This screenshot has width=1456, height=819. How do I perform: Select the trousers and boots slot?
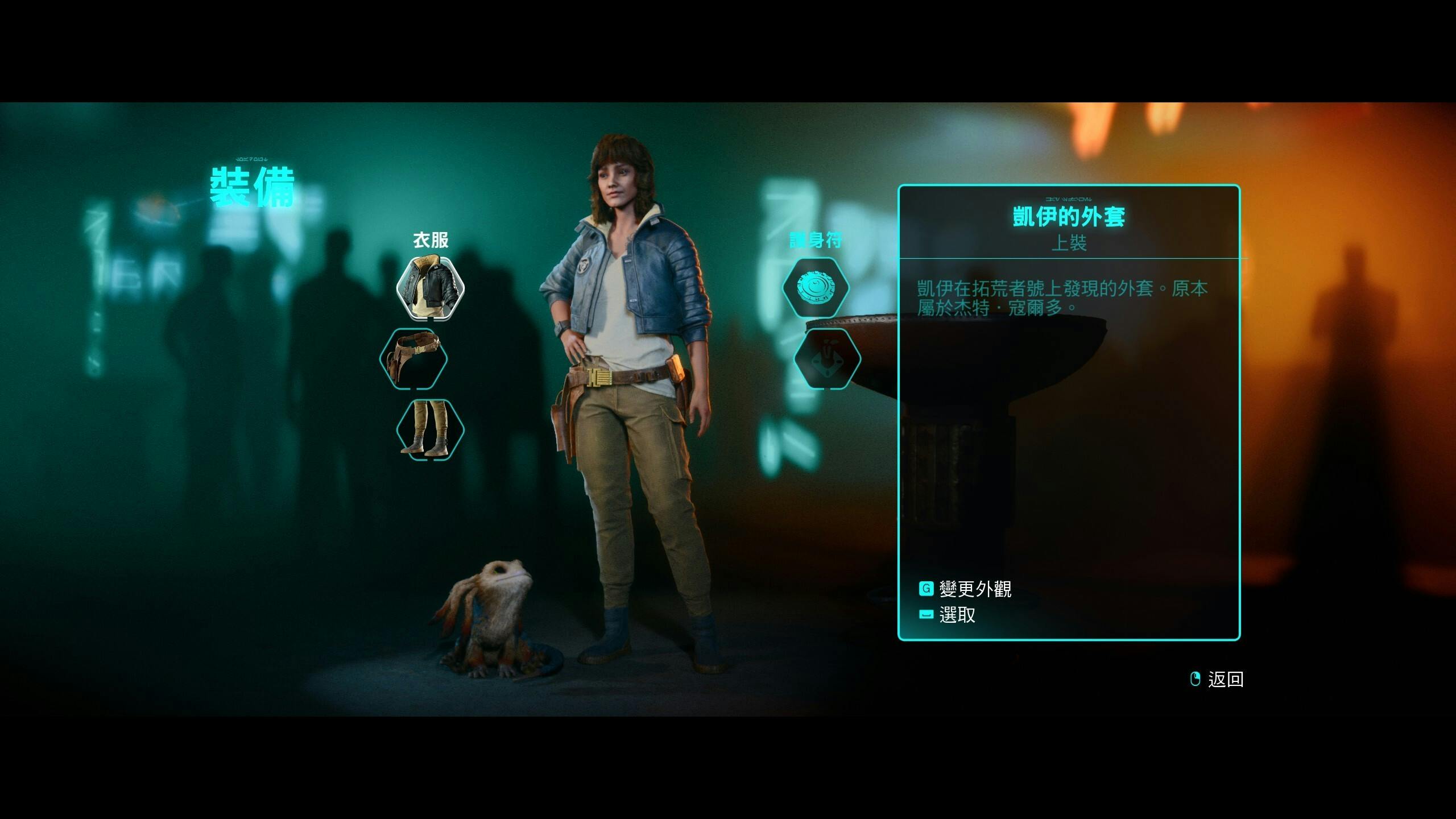point(431,429)
